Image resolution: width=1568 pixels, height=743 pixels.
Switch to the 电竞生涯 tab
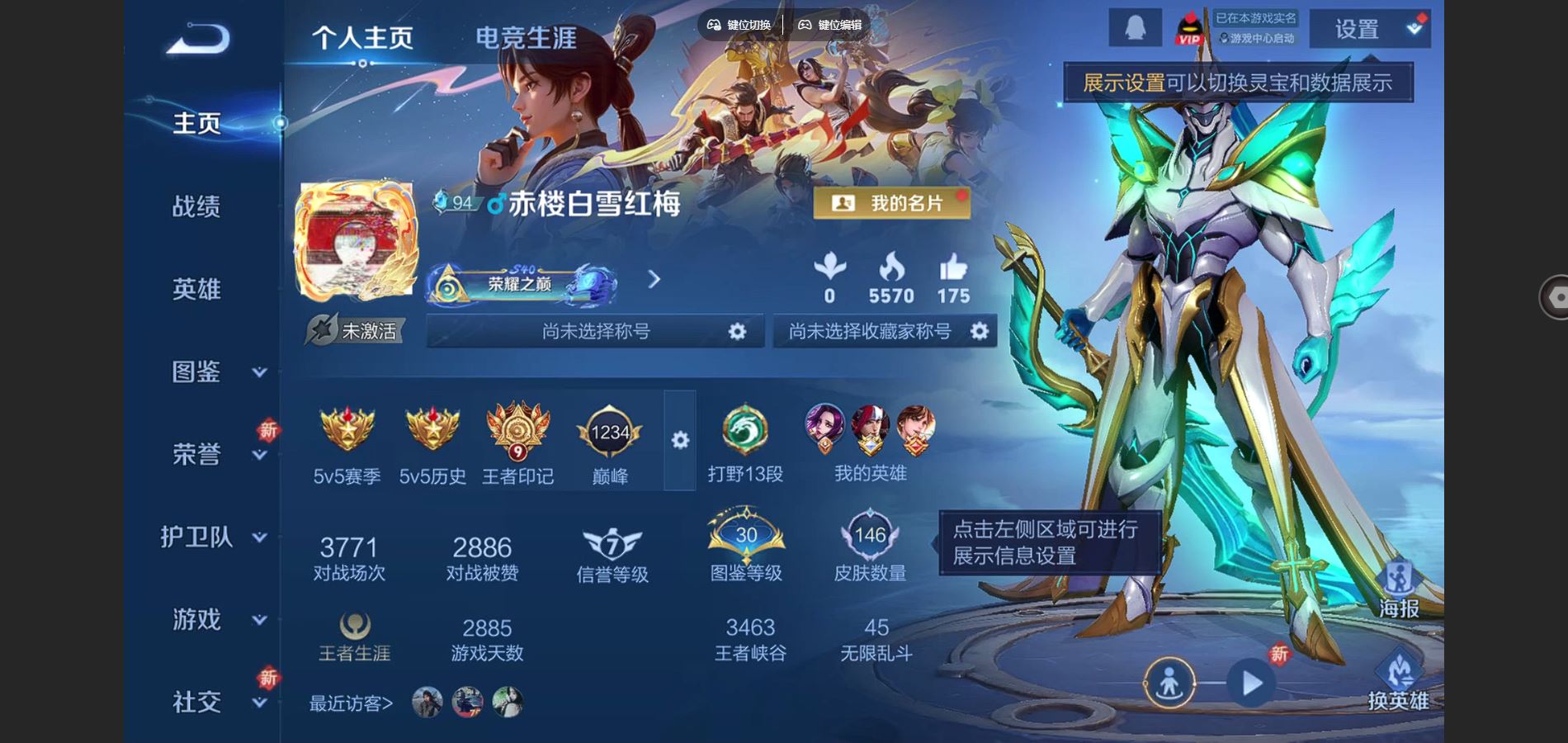(x=526, y=38)
